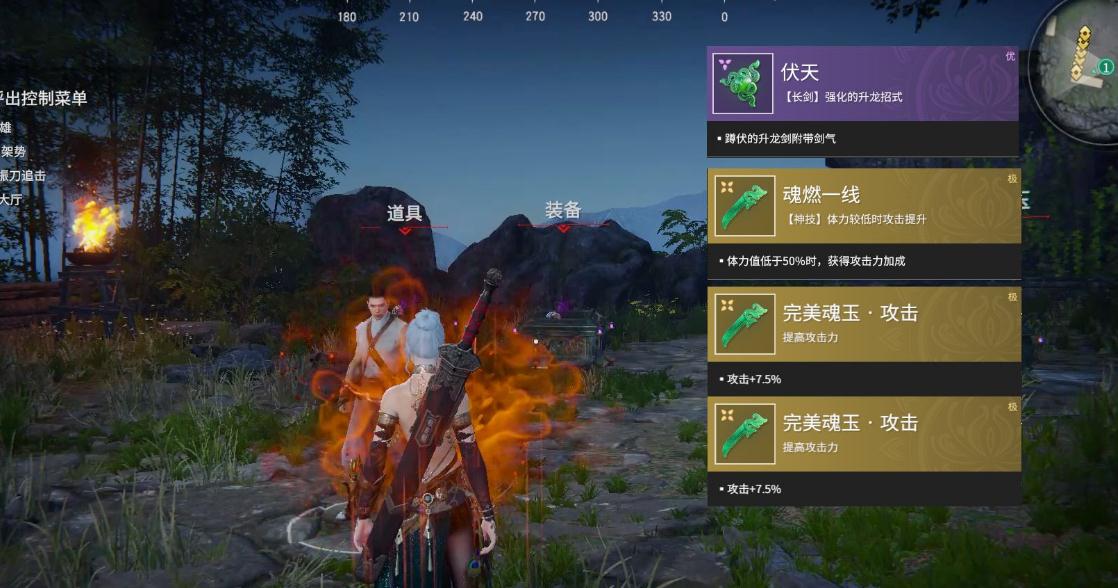Open the 架势 entry in control menu

tap(12, 151)
